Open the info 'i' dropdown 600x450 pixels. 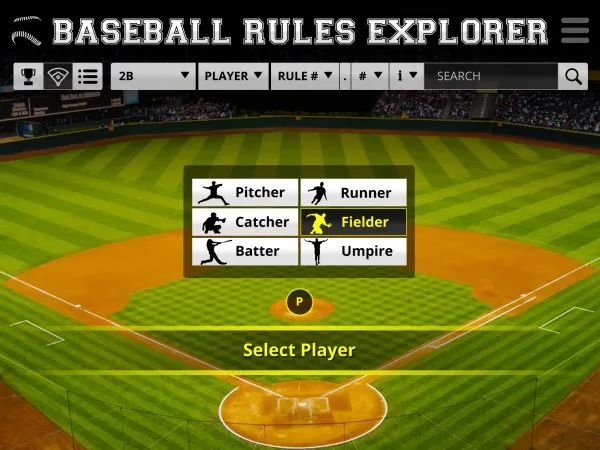click(x=407, y=76)
